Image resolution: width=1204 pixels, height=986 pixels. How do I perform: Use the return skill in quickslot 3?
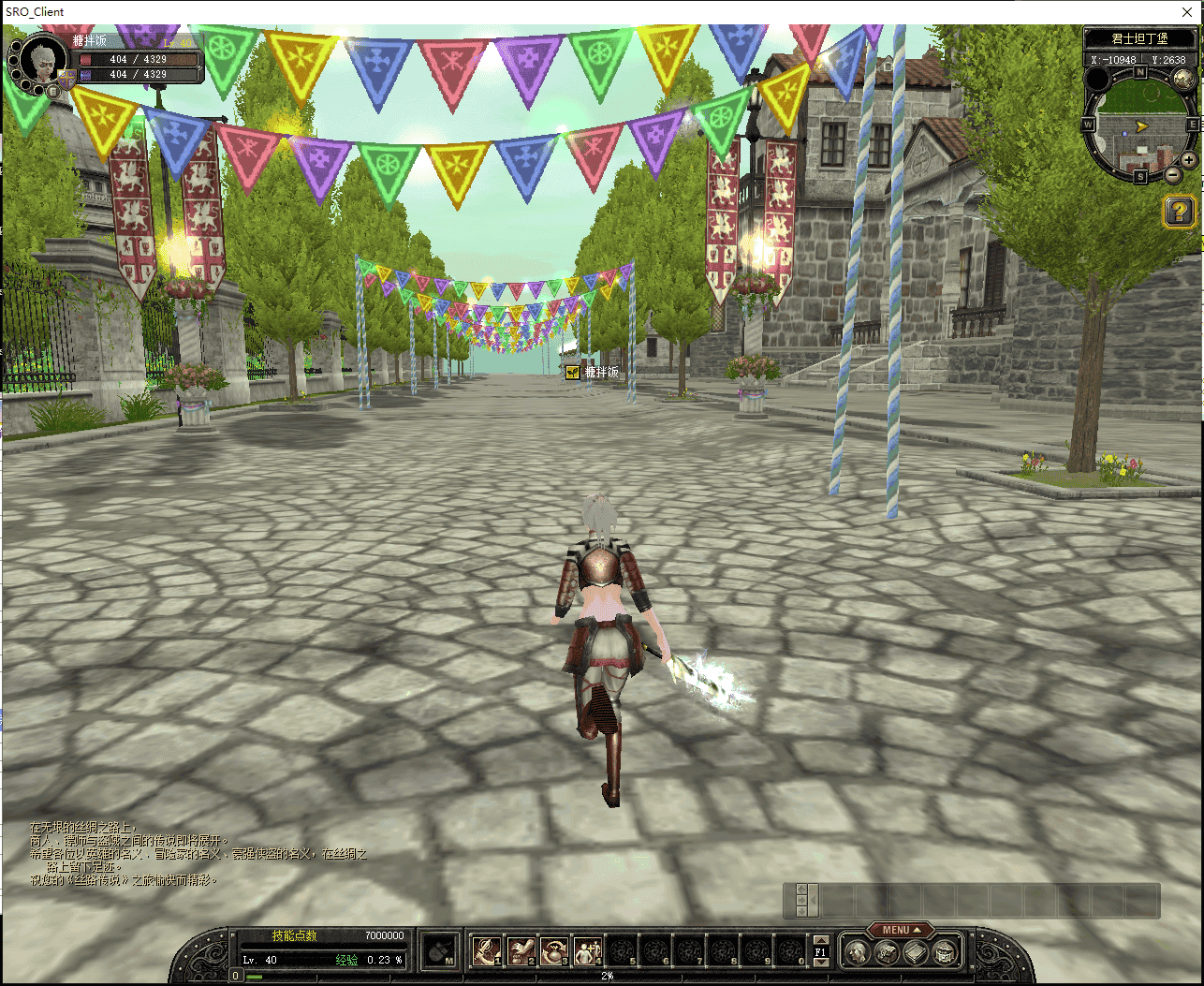point(552,949)
